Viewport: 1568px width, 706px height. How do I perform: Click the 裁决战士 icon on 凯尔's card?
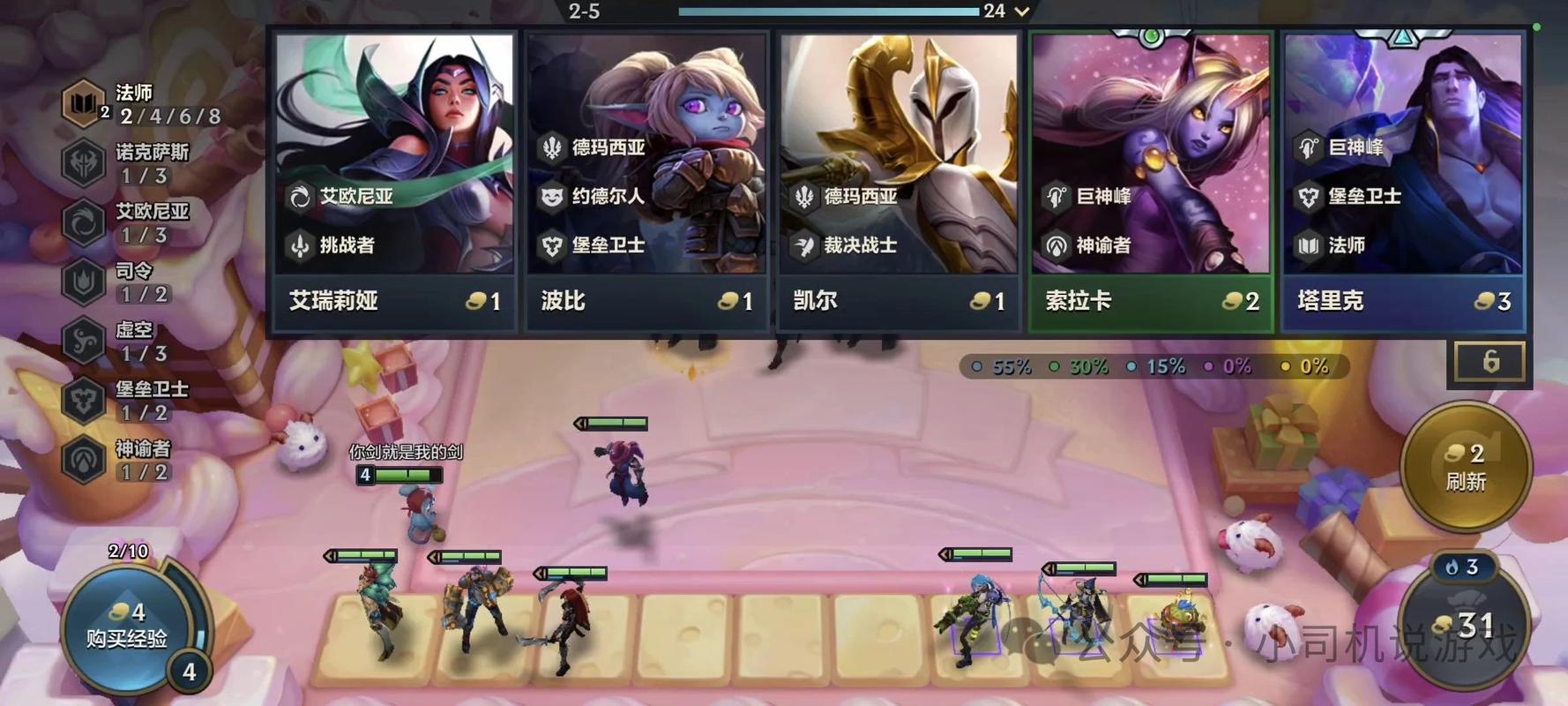(803, 246)
